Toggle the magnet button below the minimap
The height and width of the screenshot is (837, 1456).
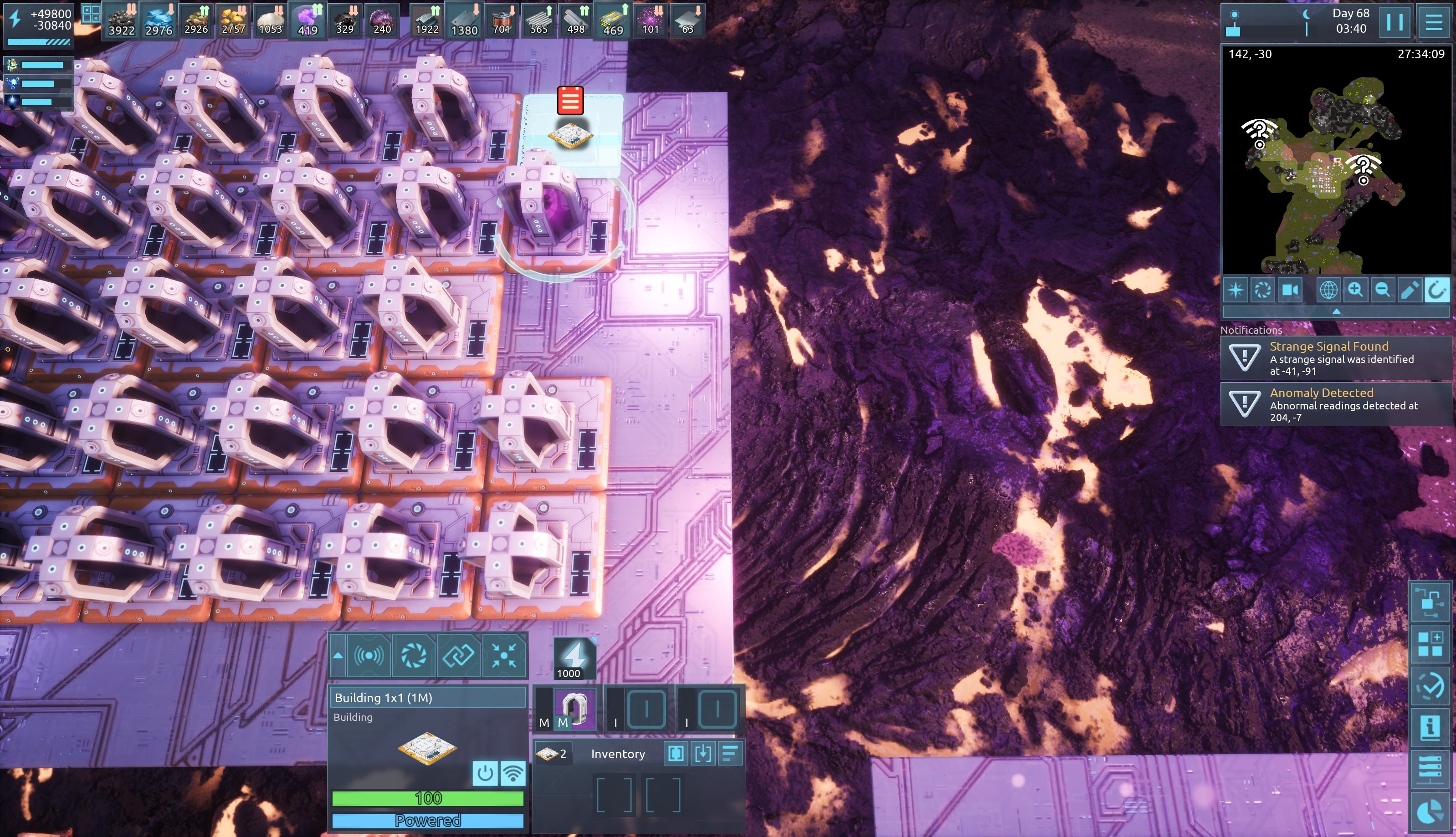[x=1436, y=290]
